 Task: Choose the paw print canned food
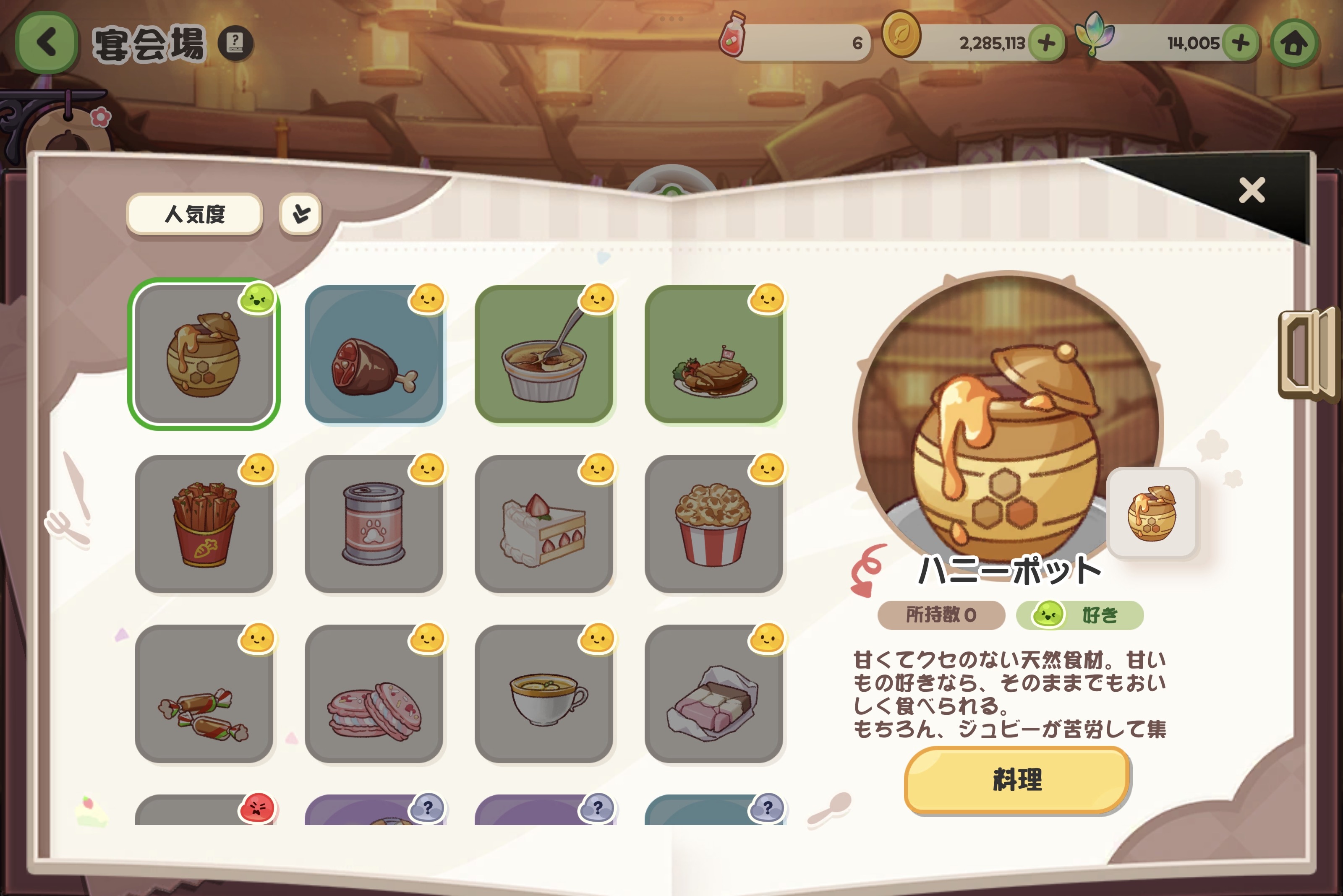(374, 524)
